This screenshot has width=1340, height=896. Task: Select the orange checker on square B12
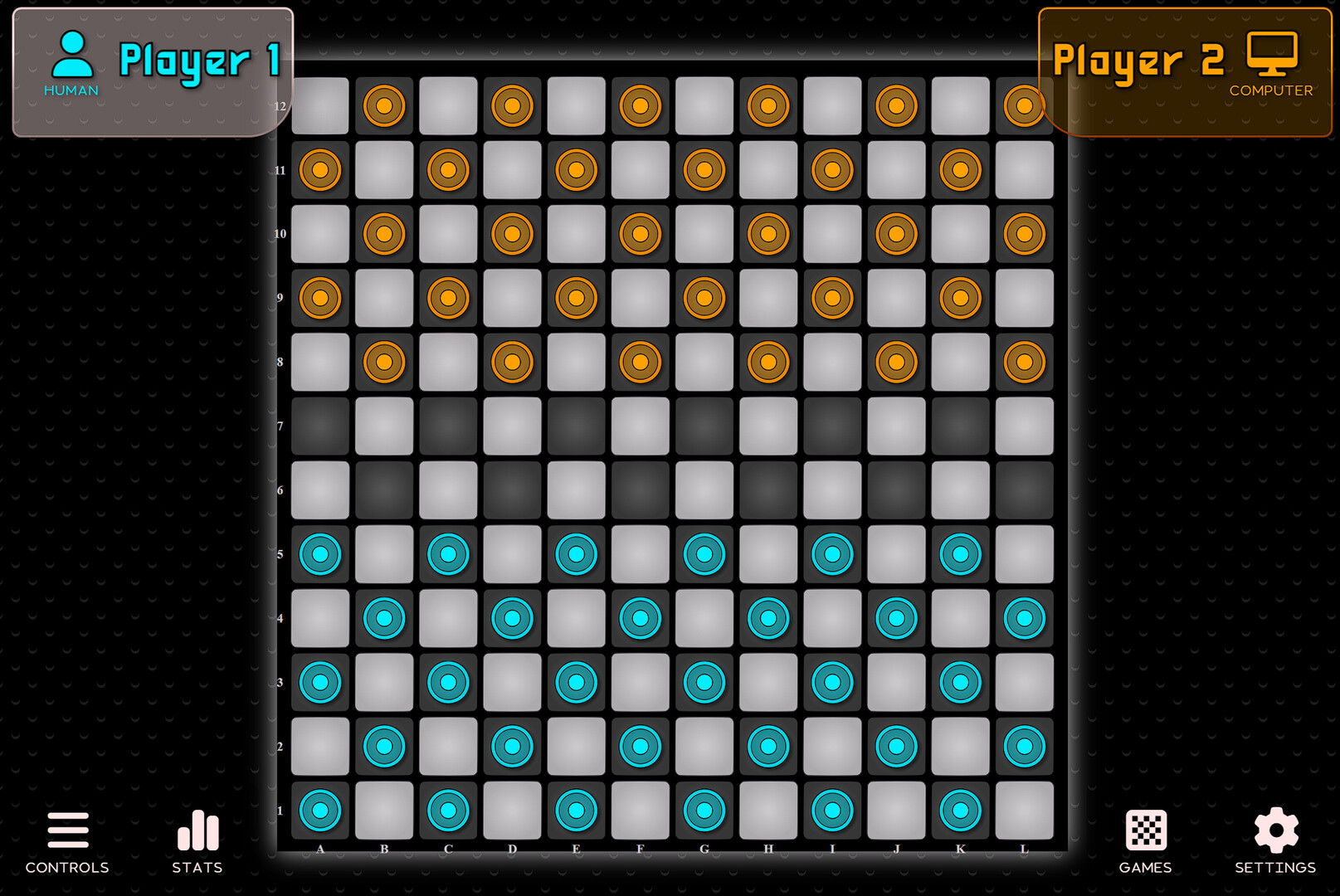[383, 105]
